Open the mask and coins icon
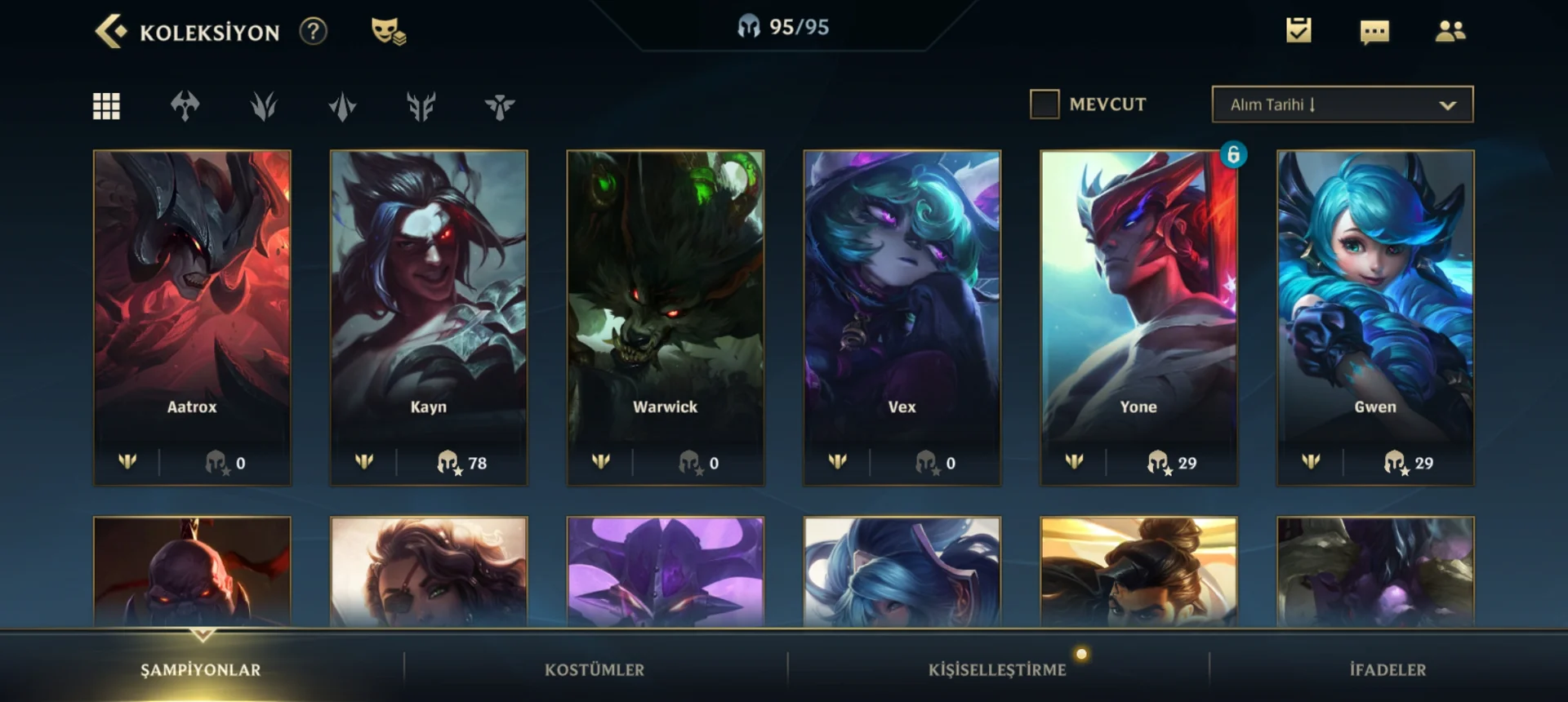 [388, 32]
